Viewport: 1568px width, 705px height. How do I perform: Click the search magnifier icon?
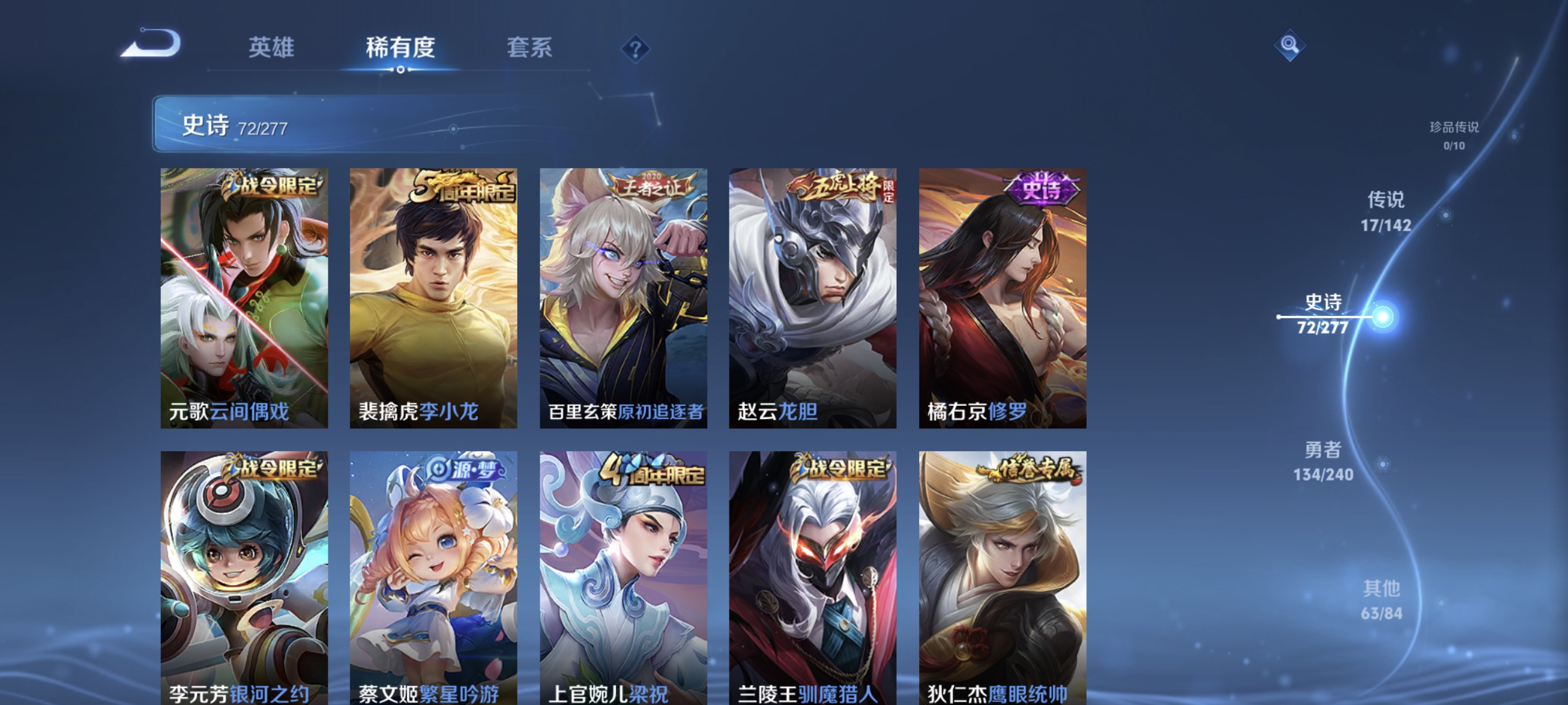click(x=1289, y=45)
